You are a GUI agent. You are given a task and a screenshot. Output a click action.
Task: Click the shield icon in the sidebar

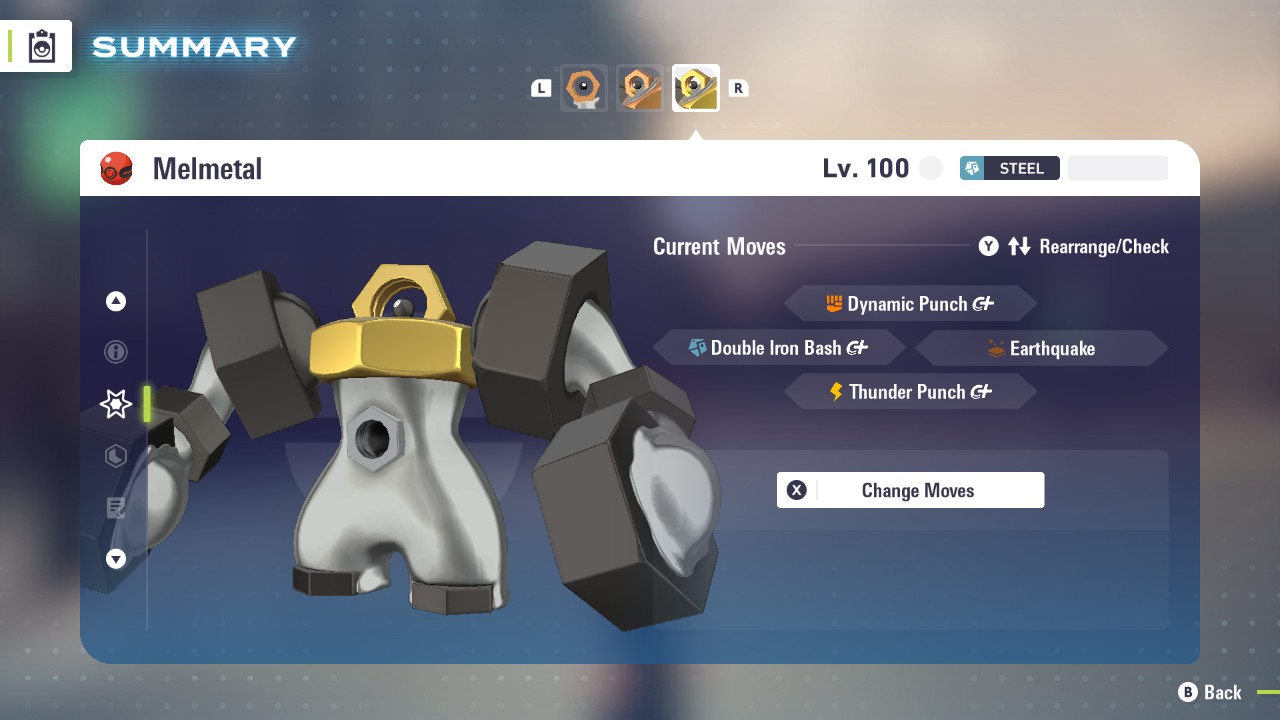point(115,456)
